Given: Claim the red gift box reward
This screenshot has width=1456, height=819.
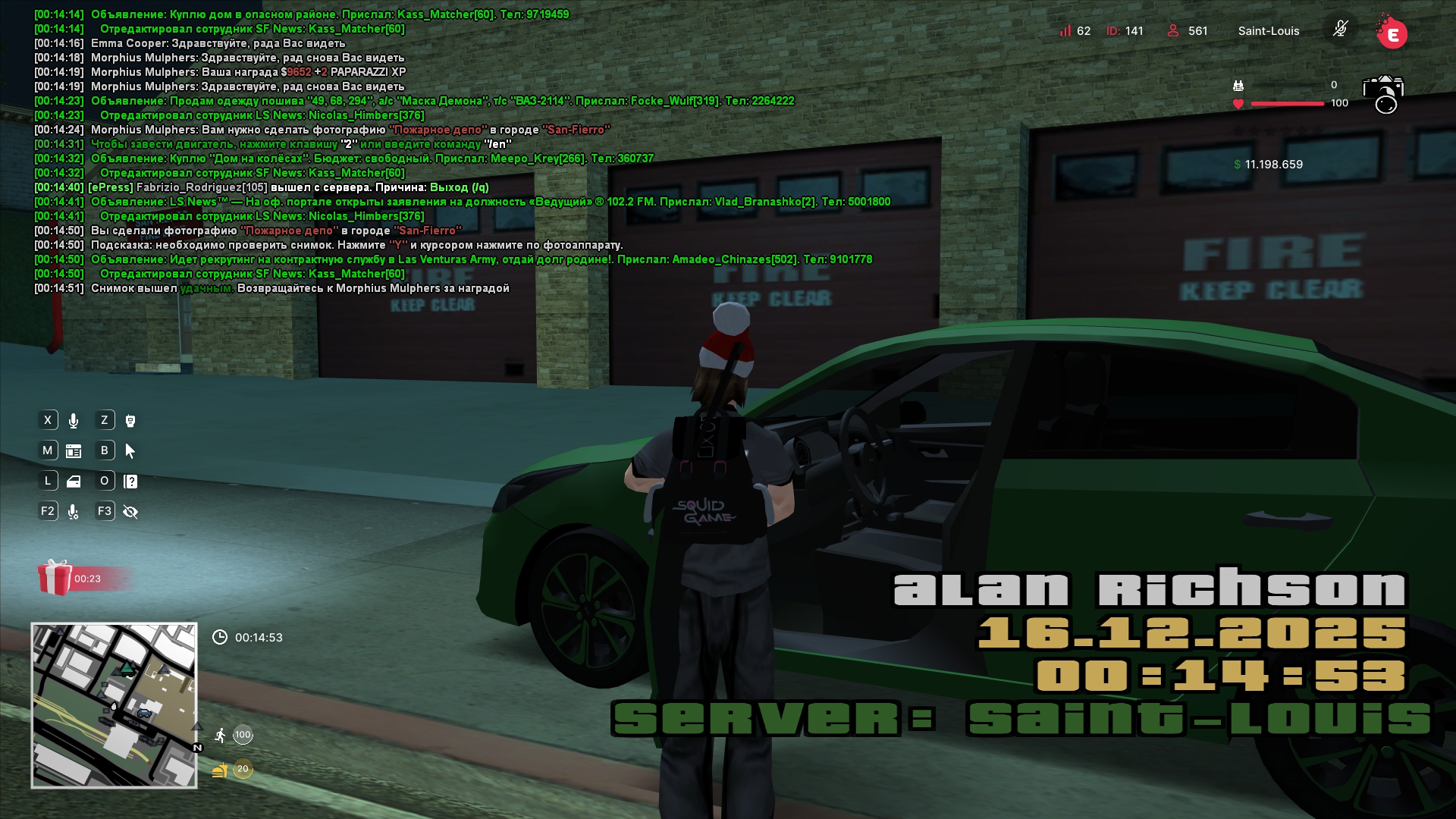Looking at the screenshot, I should [x=55, y=578].
